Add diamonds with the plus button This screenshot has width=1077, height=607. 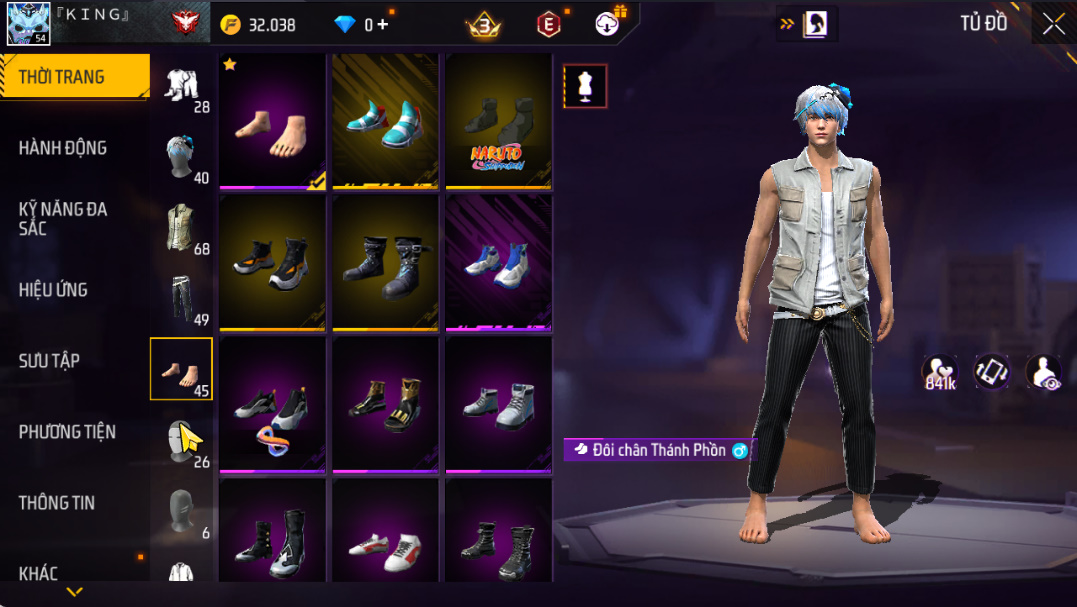pyautogui.click(x=383, y=25)
